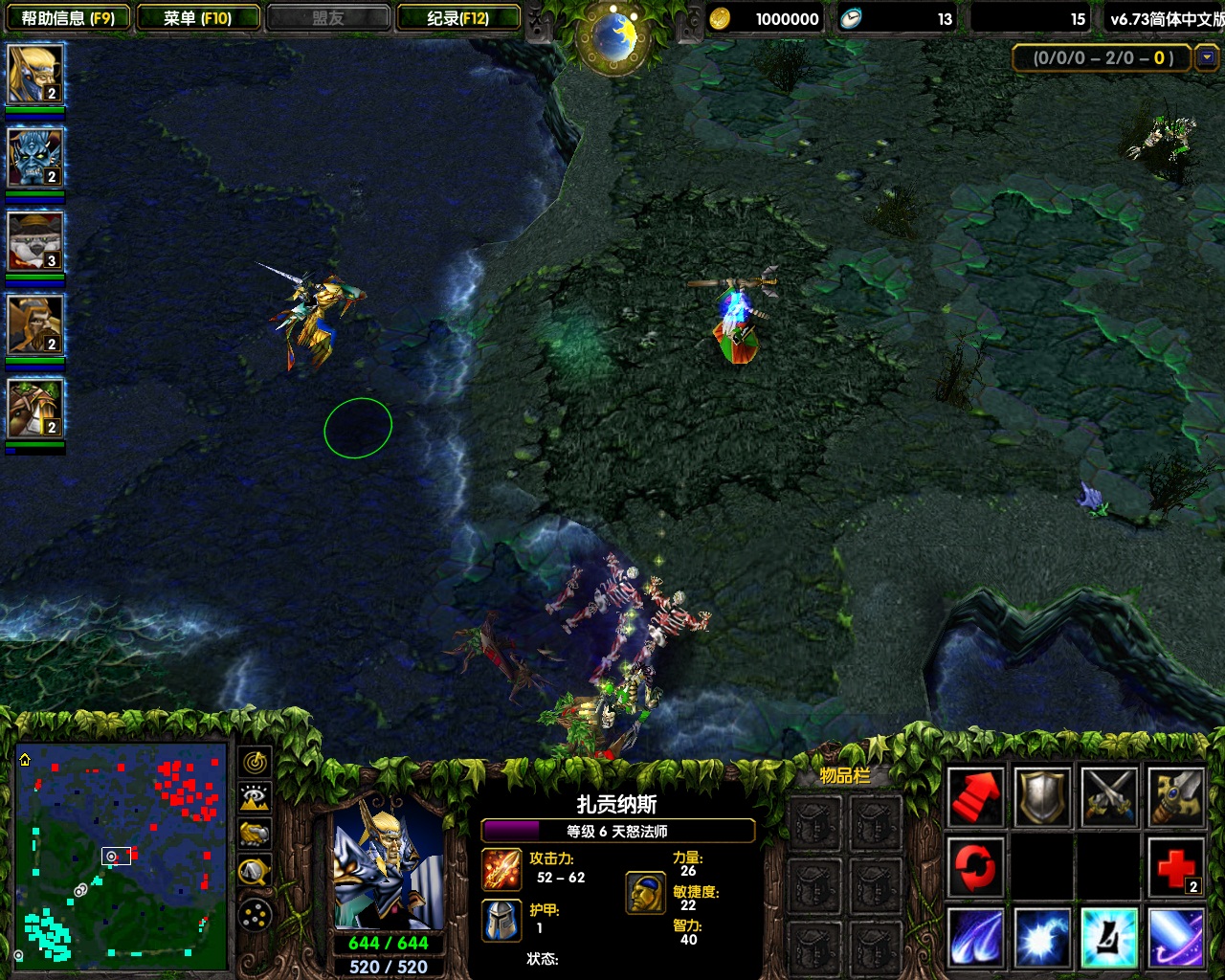Toggle minimap creep camp display button
Screen dimensions: 1225x980
point(255,871)
